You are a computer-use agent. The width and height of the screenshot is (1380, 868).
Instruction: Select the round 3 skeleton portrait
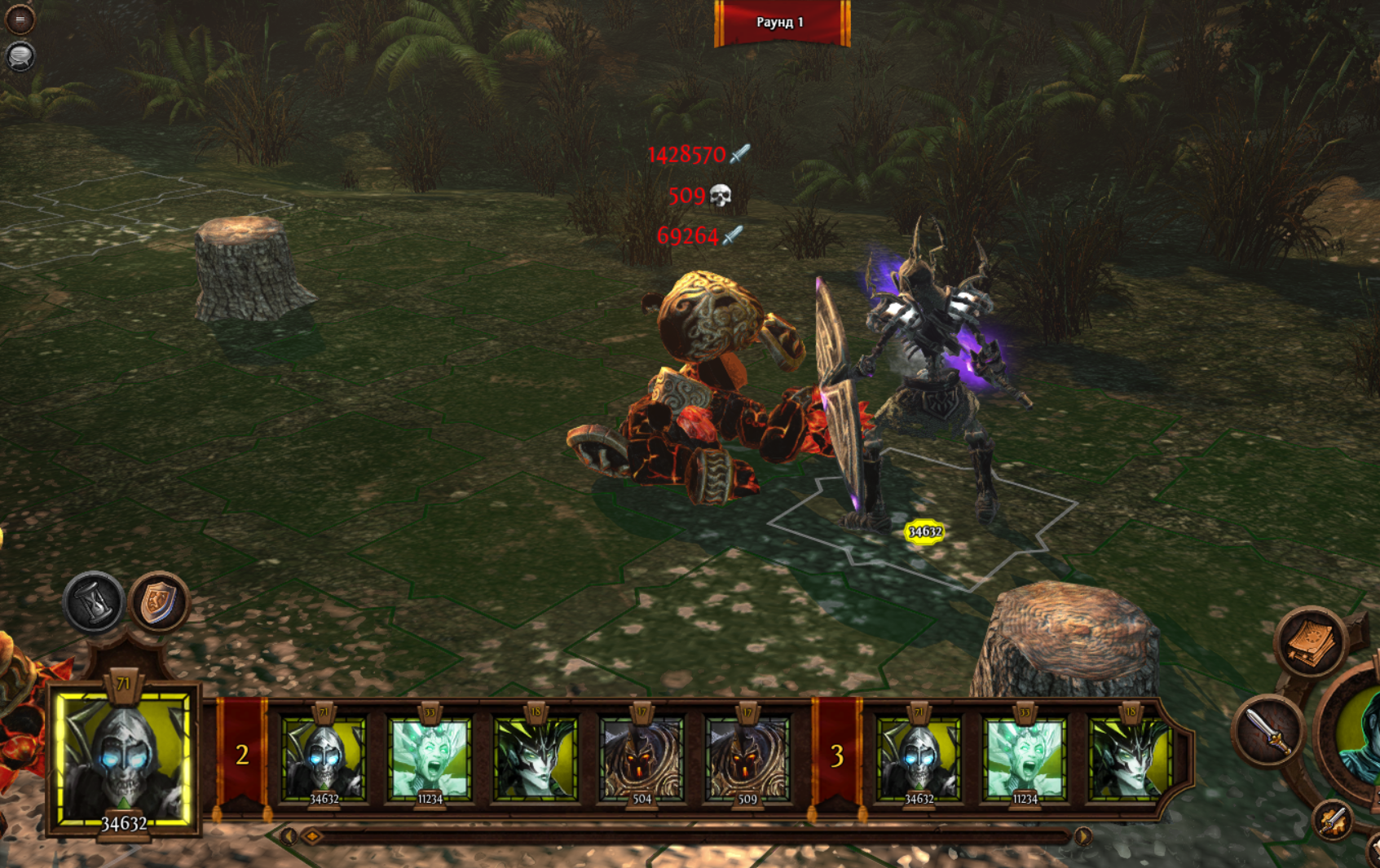[919, 758]
